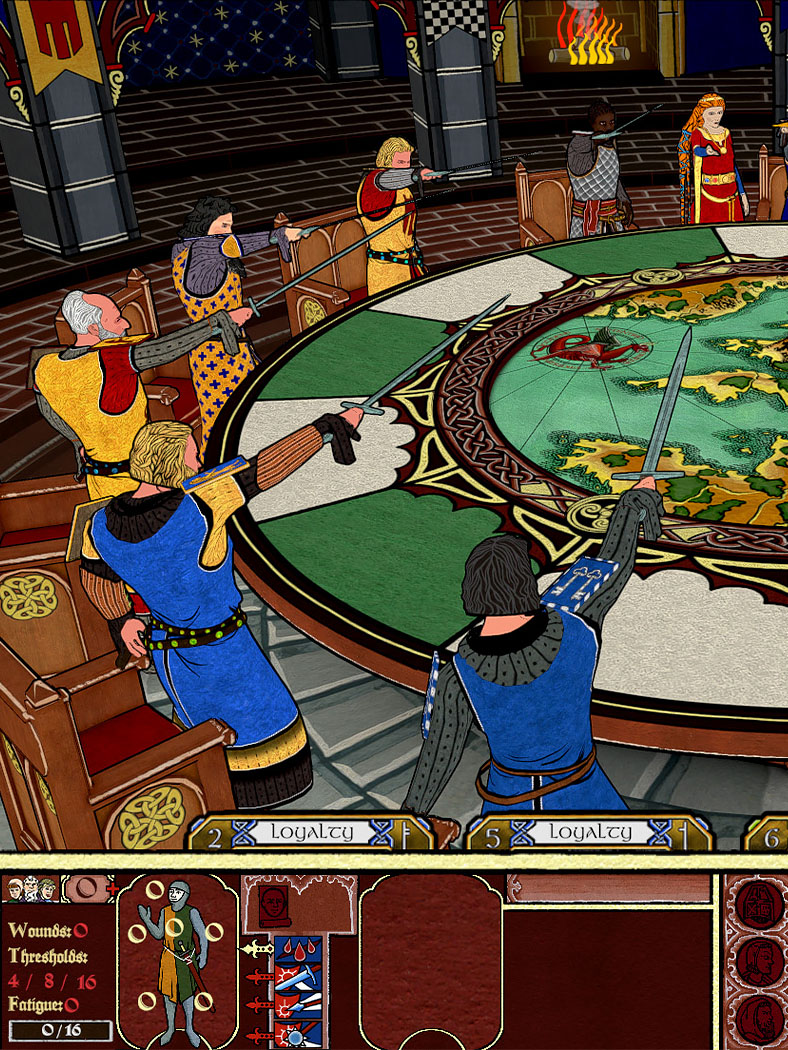Select the top red knight-head medallion

pyautogui.click(x=758, y=904)
